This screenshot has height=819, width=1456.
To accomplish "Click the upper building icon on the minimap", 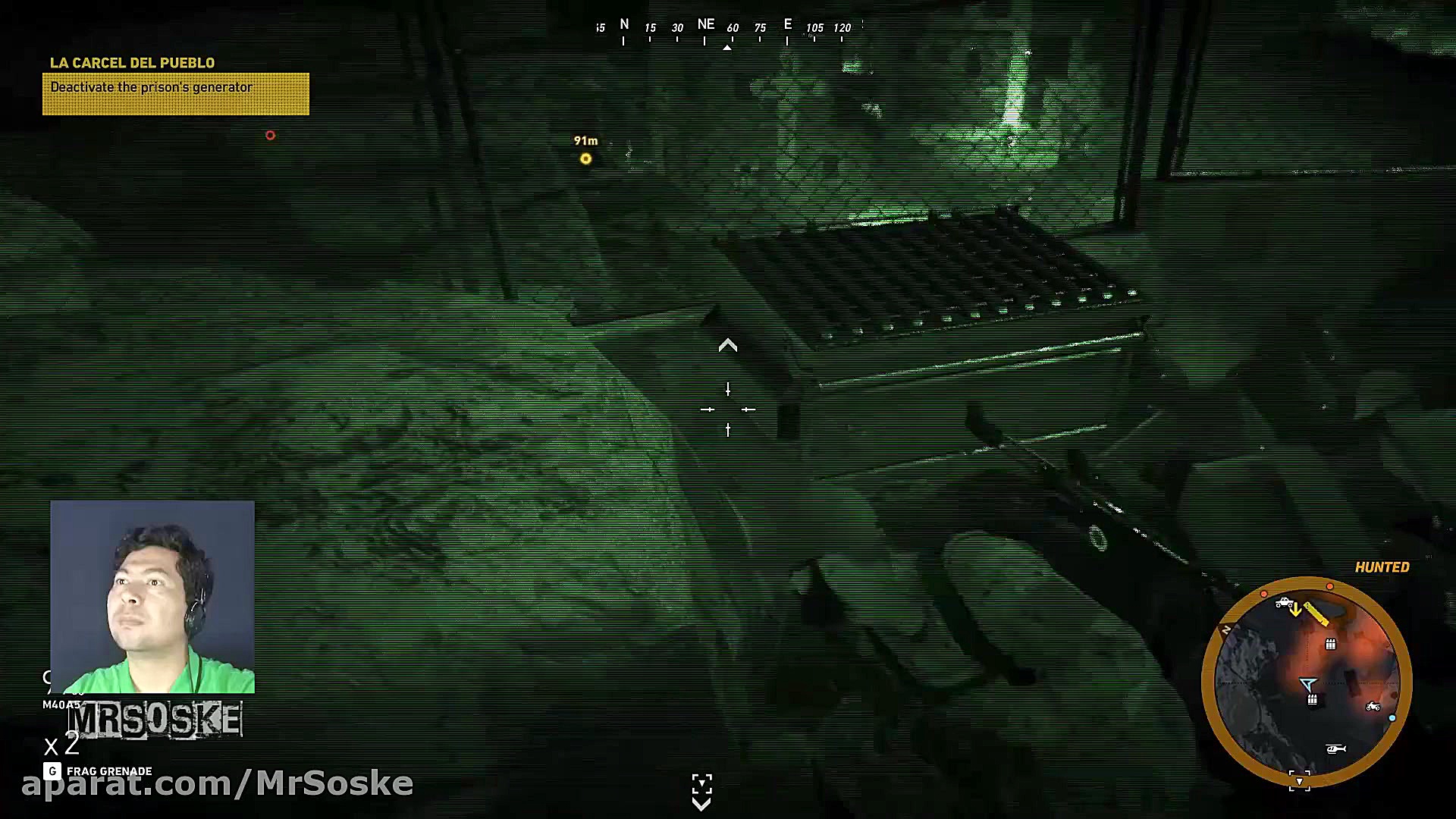I will [1331, 645].
